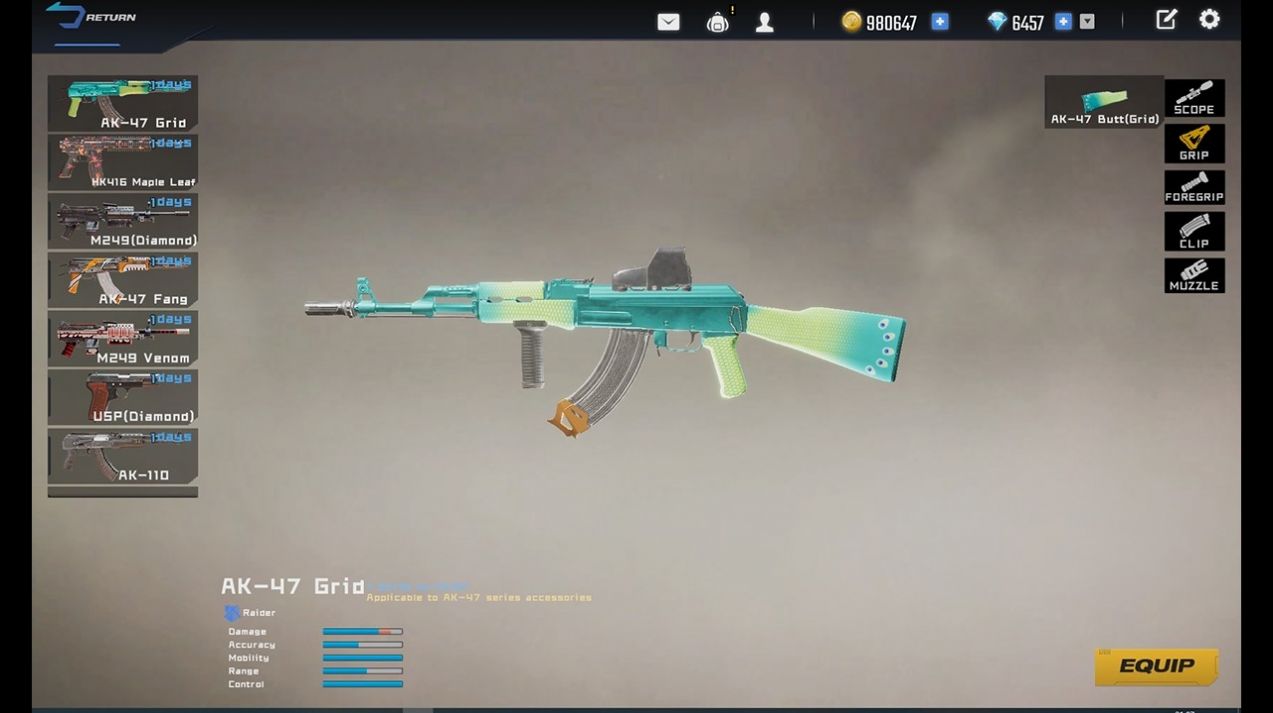Open the mail inbox
This screenshot has width=1273, height=713.
(x=668, y=22)
